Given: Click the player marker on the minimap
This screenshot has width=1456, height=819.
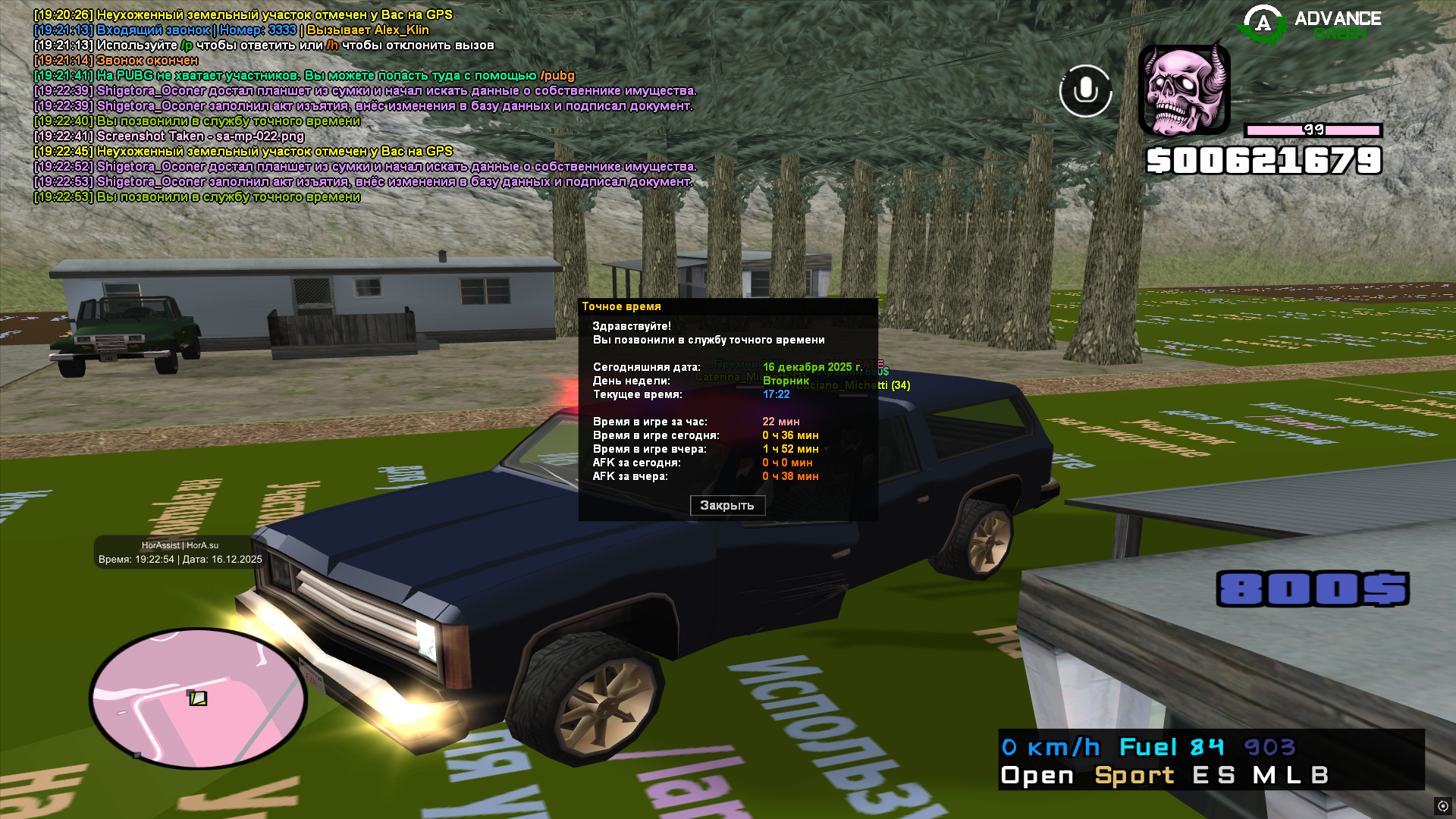Looking at the screenshot, I should pos(198,698).
